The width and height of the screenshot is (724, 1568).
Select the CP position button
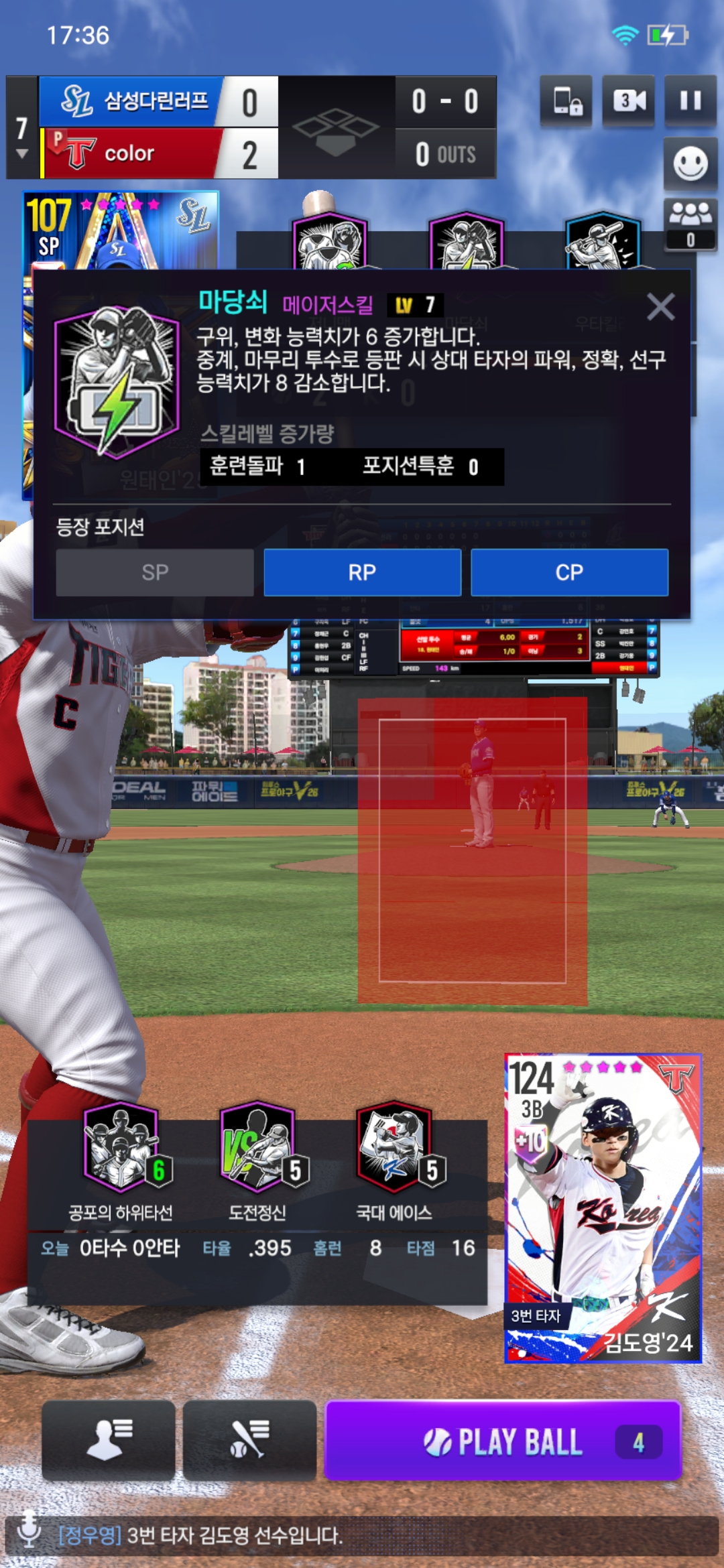pyautogui.click(x=569, y=572)
